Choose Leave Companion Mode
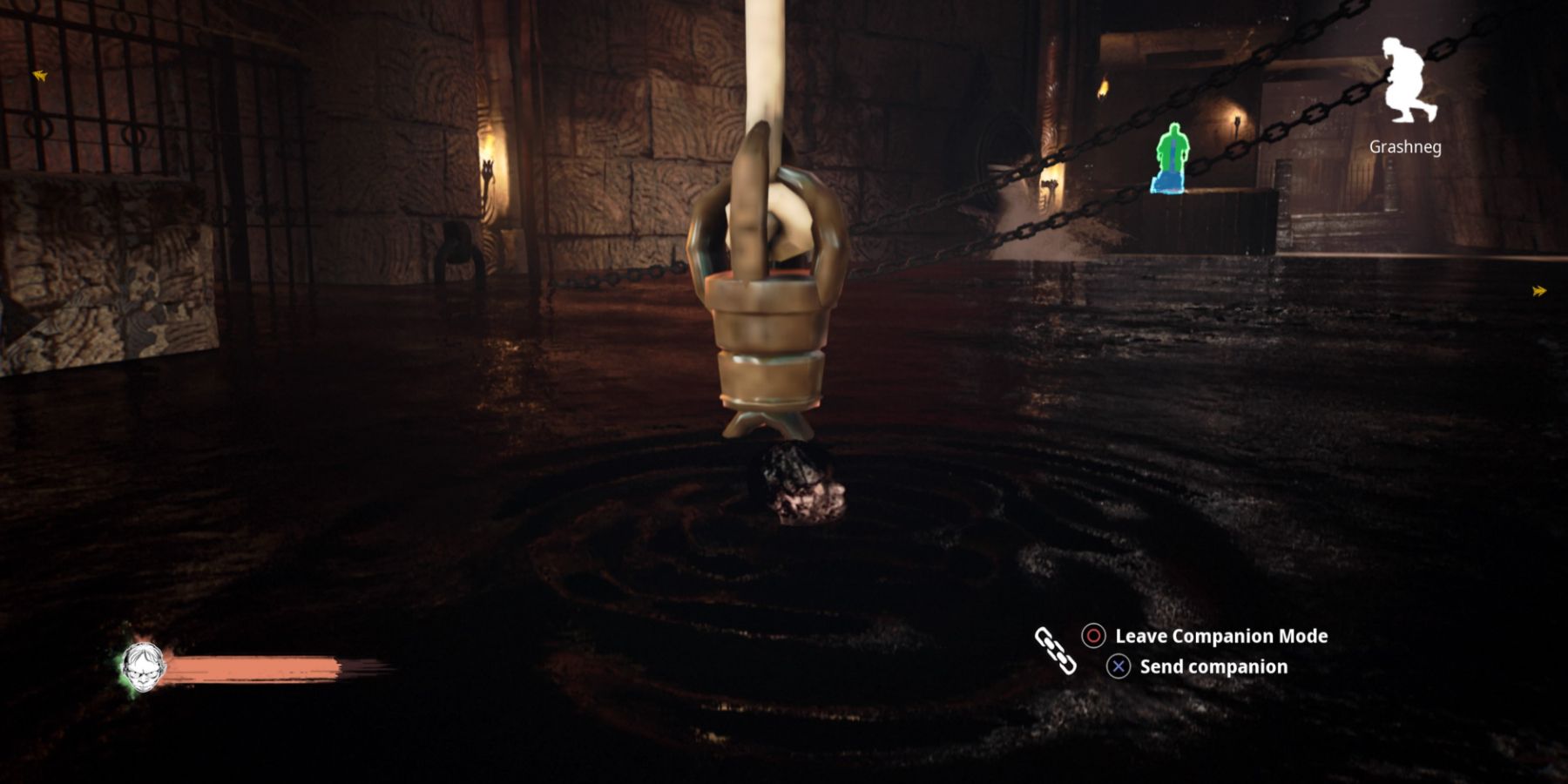The image size is (1568, 784). (1221, 637)
